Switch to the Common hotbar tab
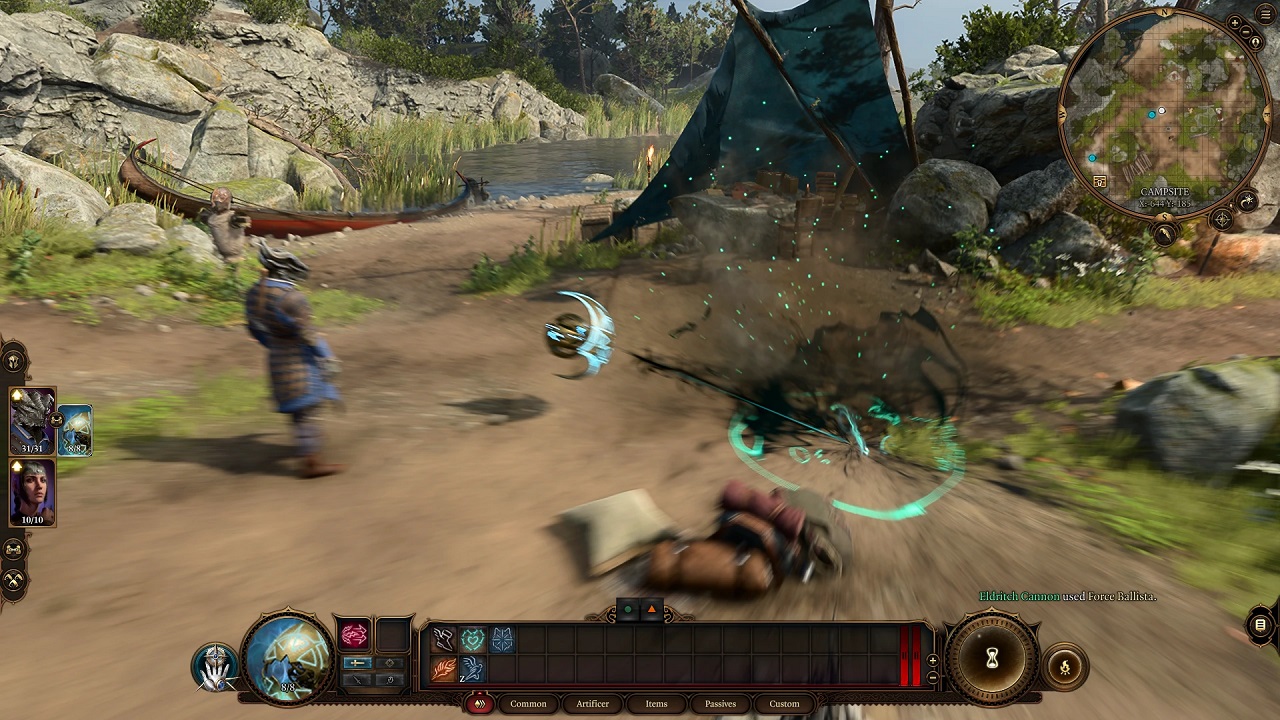The image size is (1280, 720). (528, 703)
